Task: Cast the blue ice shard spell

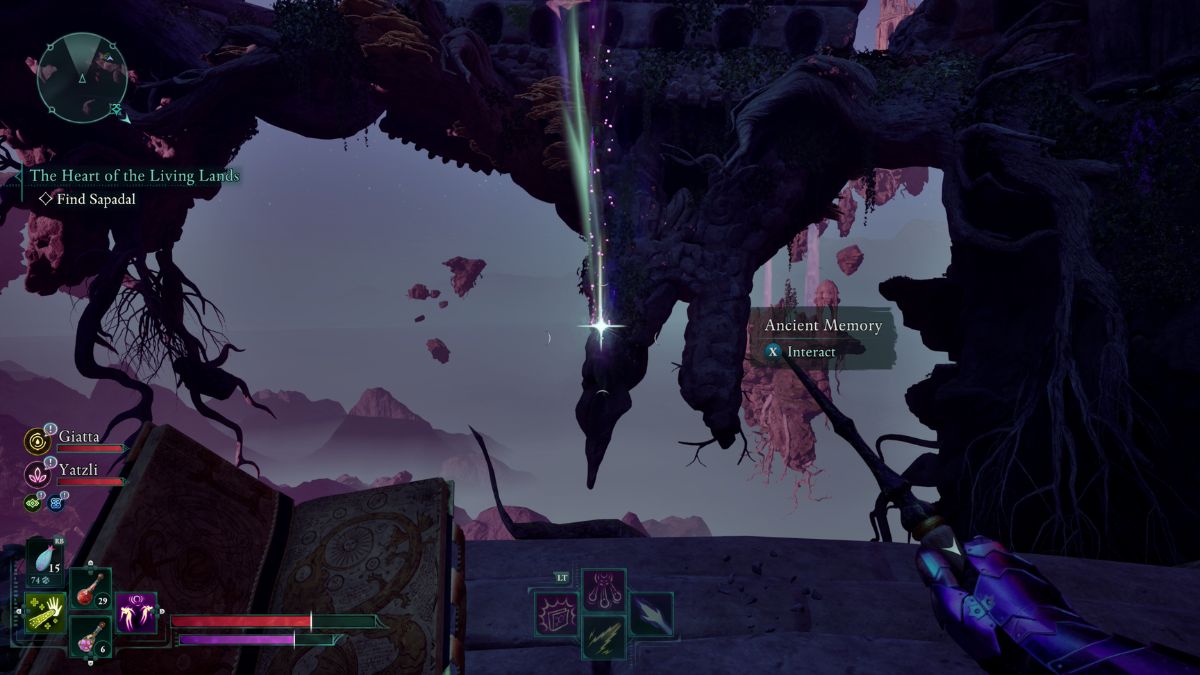Action: coord(650,612)
